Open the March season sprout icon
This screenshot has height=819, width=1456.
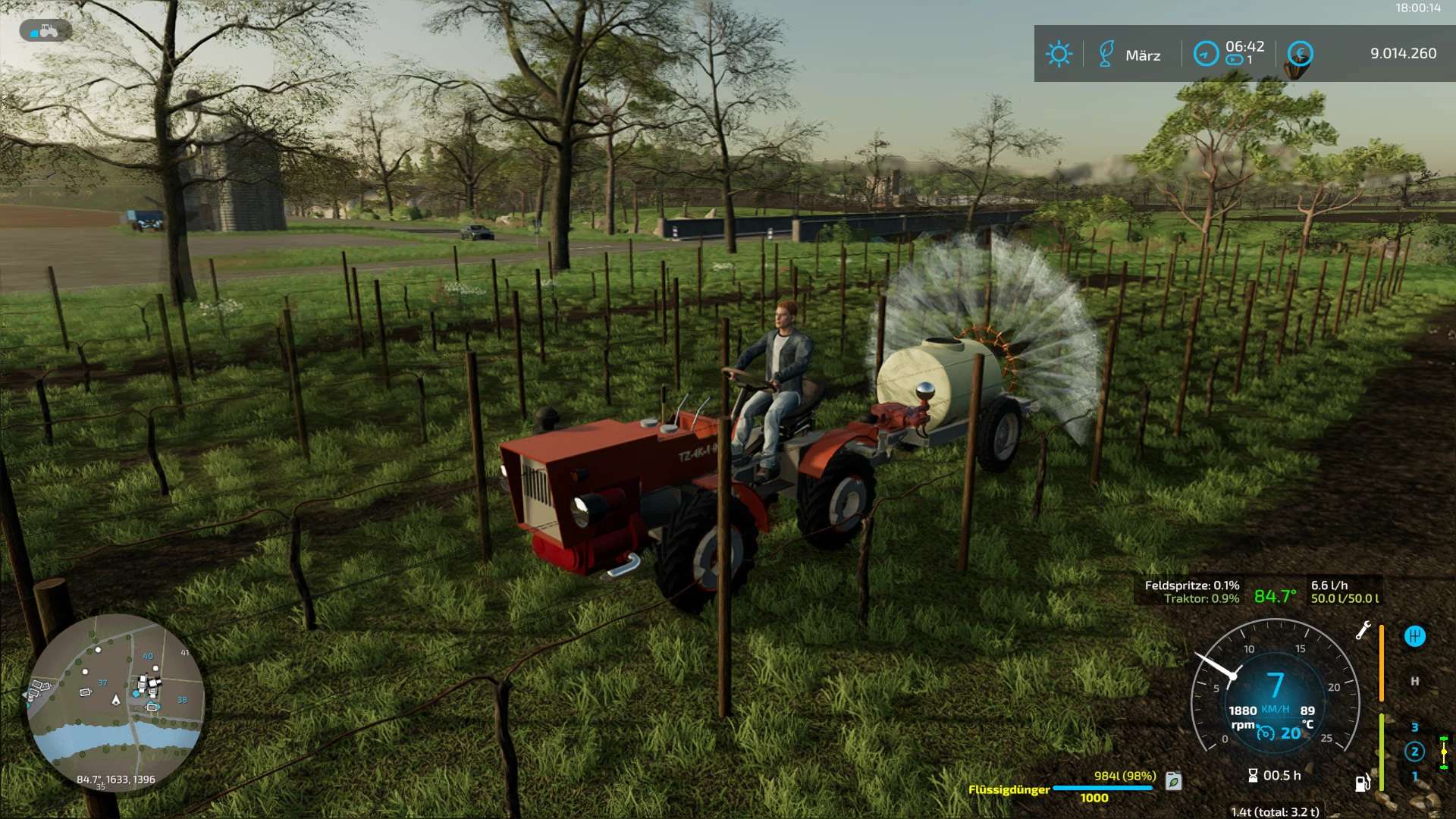(x=1106, y=54)
